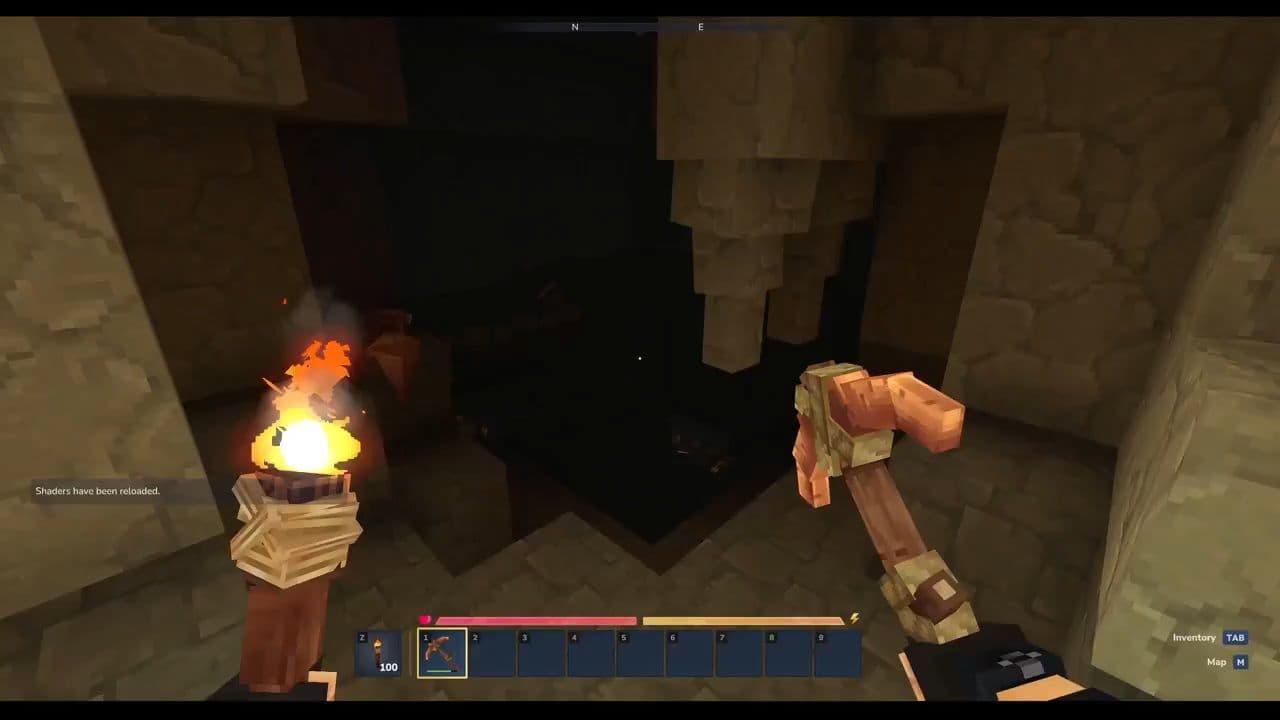Image resolution: width=1280 pixels, height=720 pixels.
Task: Click the torch quick-slot item
Action: [380, 653]
